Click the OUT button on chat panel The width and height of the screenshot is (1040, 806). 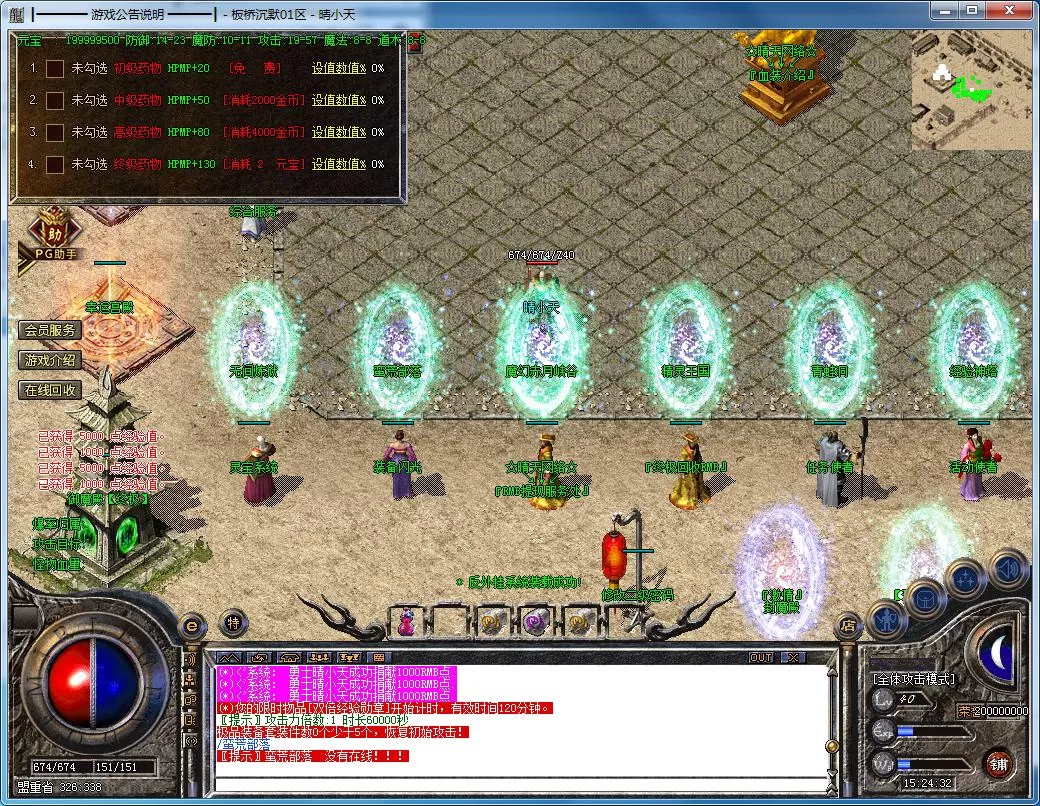tap(761, 657)
